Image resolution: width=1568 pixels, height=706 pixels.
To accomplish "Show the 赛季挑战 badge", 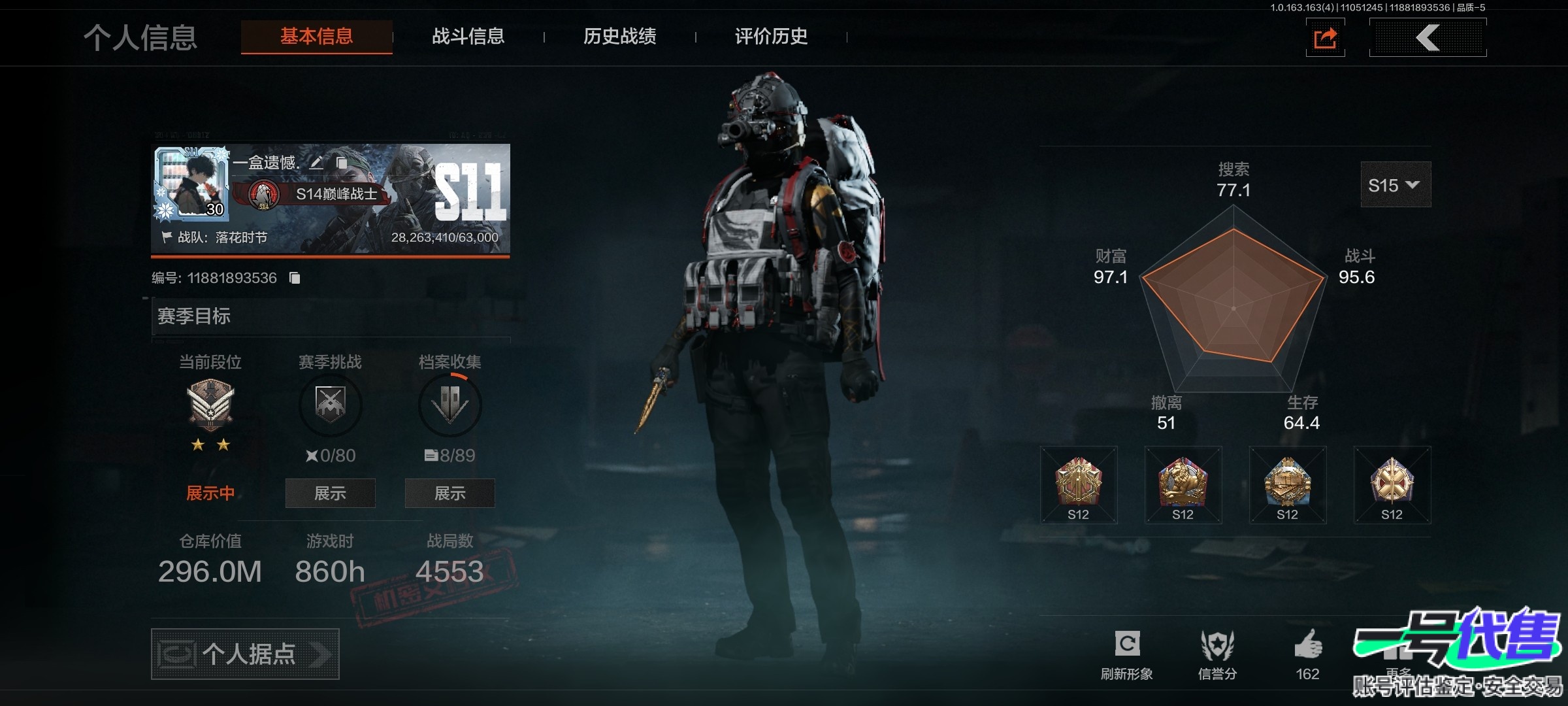I will tap(330, 493).
